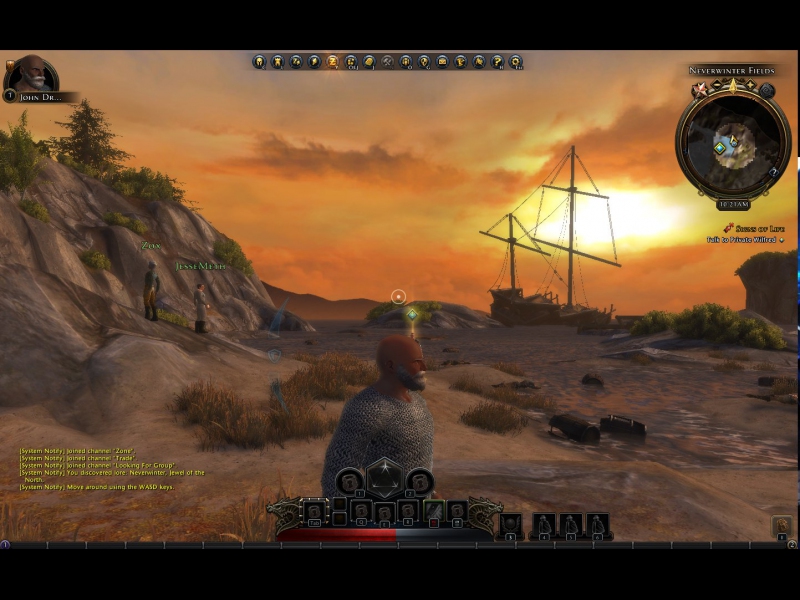Open the bag icon in bottom-right corner
The height and width of the screenshot is (600, 800).
[x=781, y=525]
